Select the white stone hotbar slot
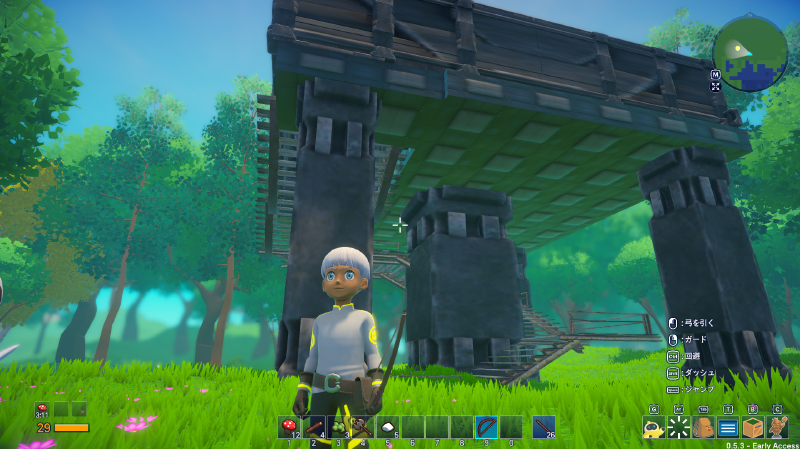The width and height of the screenshot is (800, 449). click(x=388, y=427)
